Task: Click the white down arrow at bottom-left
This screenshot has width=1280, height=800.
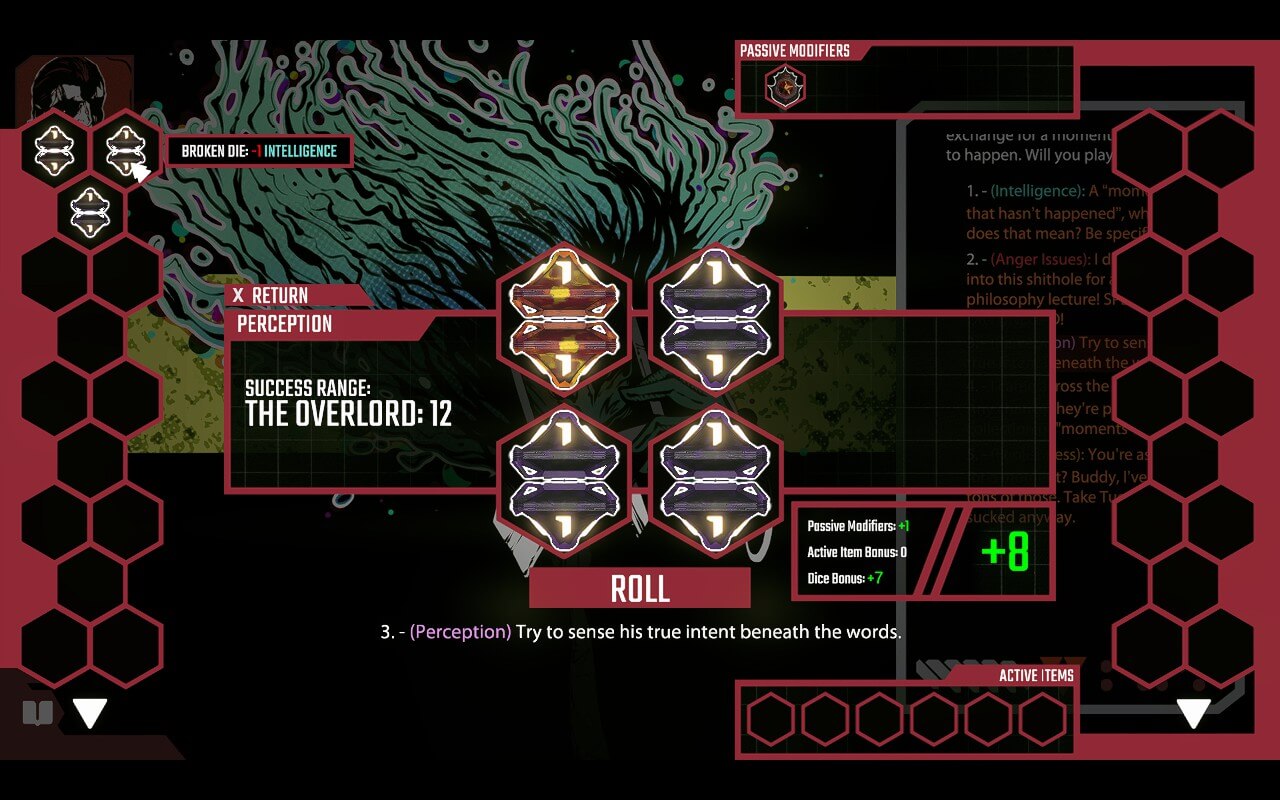Action: click(90, 712)
